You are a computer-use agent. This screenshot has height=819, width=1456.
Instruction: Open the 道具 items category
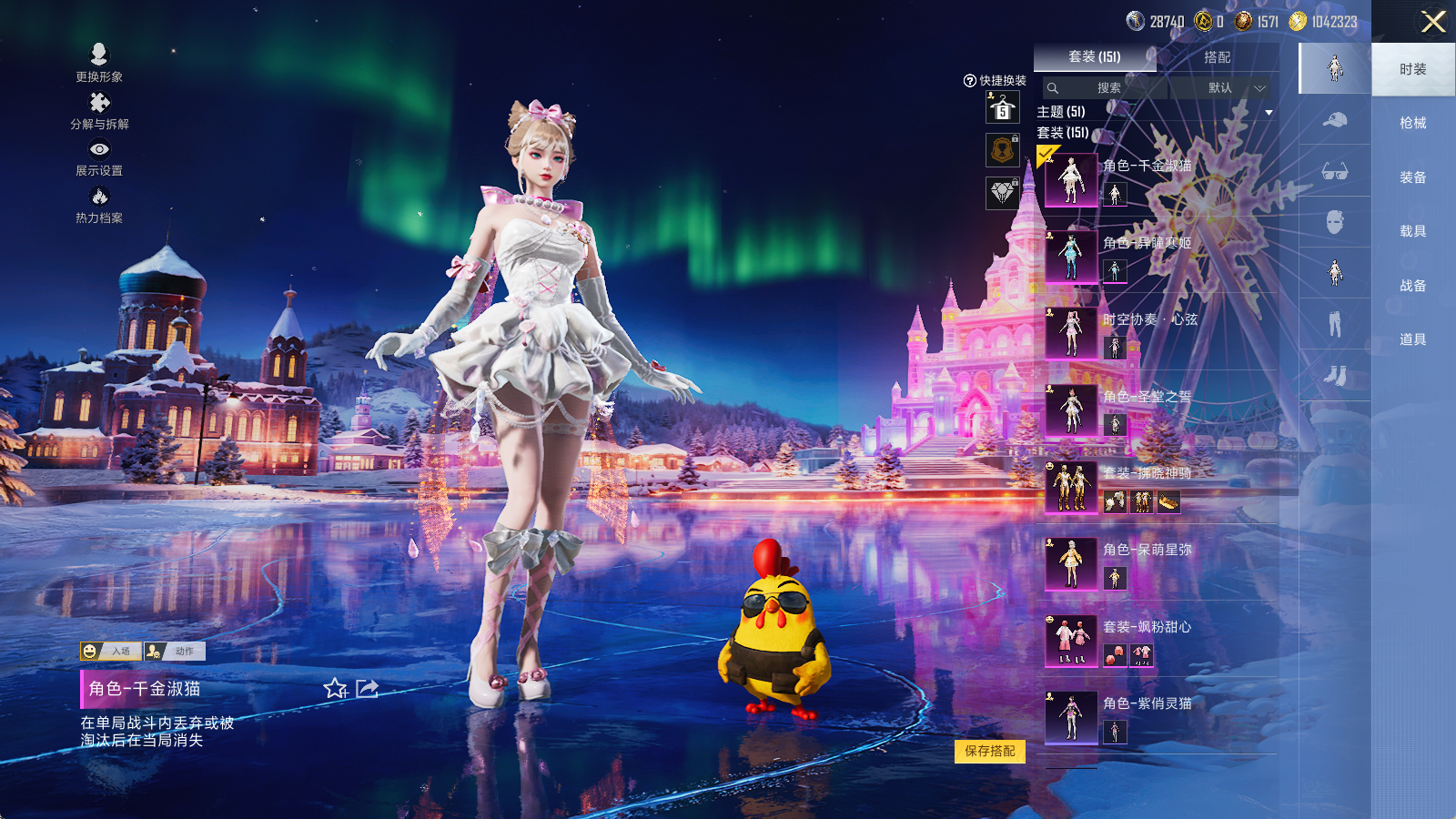(1412, 339)
